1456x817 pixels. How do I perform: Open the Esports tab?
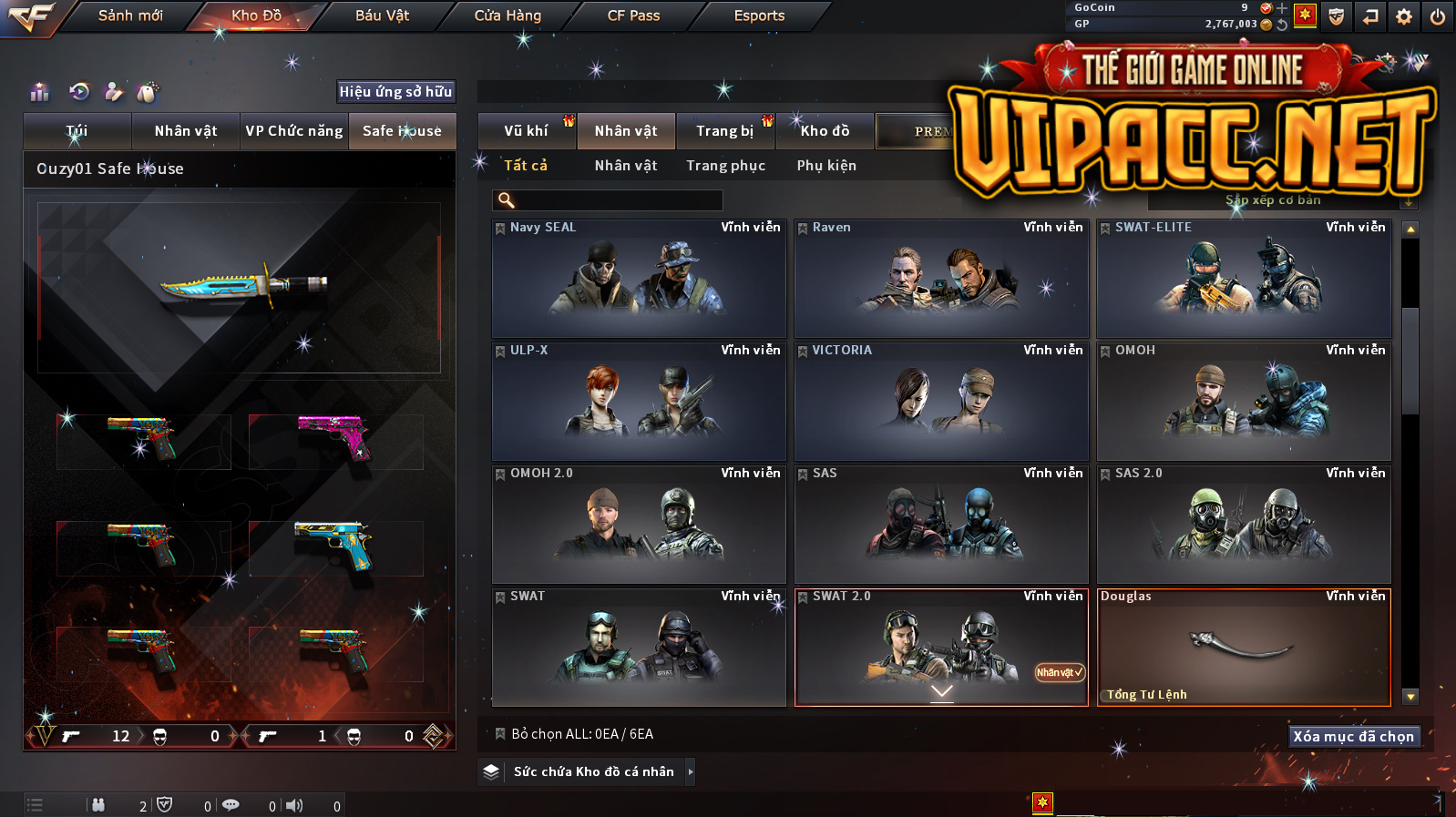tap(759, 15)
